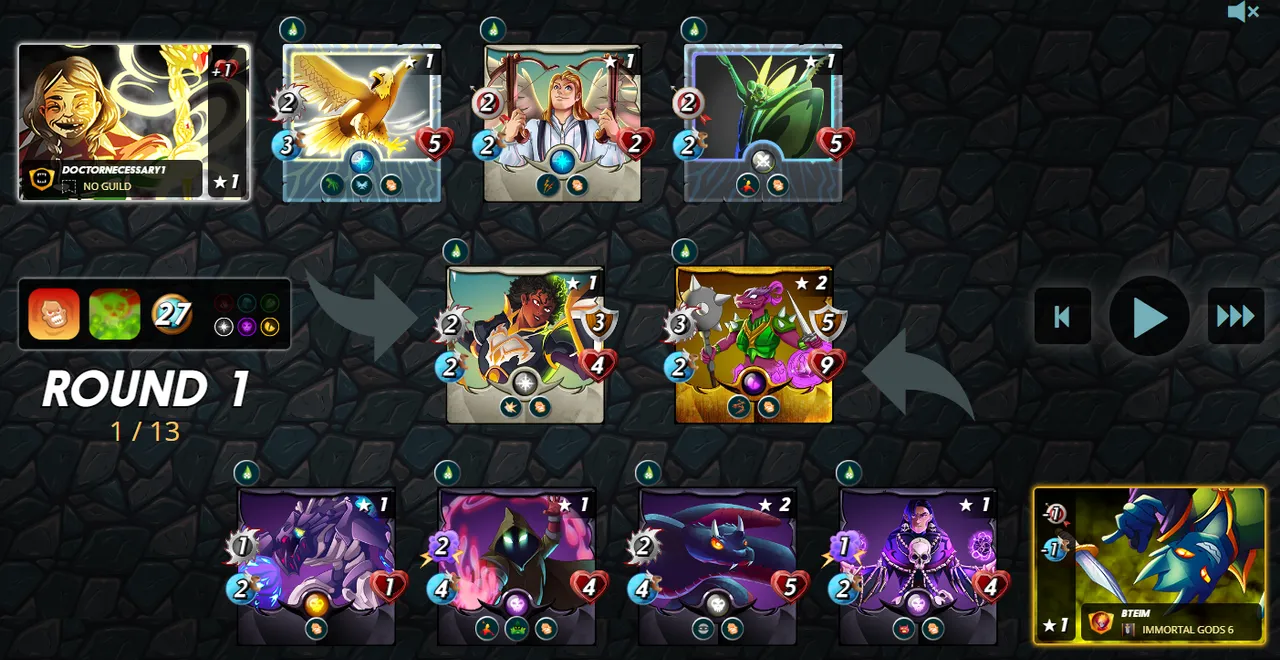Inspect the red fist ruleset icon
The height and width of the screenshot is (660, 1280).
click(x=54, y=314)
